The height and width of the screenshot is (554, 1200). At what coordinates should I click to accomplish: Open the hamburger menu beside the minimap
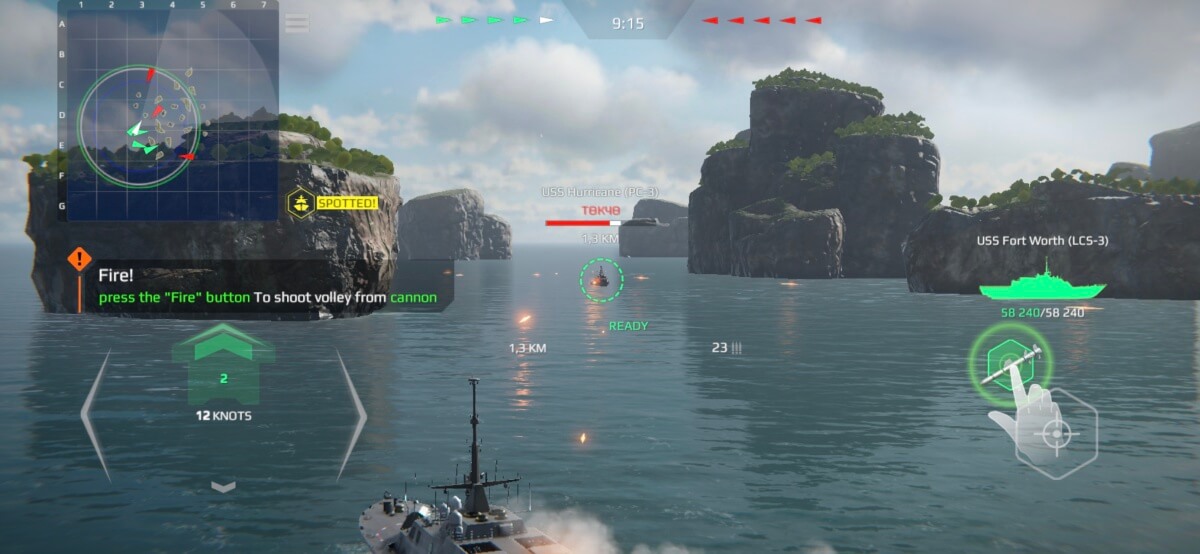(297, 23)
